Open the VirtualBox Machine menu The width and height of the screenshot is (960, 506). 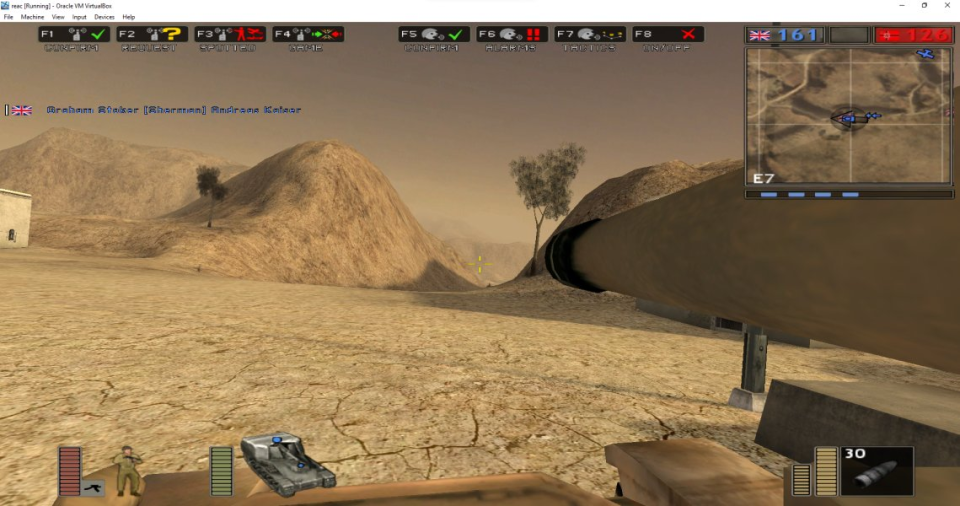coord(30,17)
